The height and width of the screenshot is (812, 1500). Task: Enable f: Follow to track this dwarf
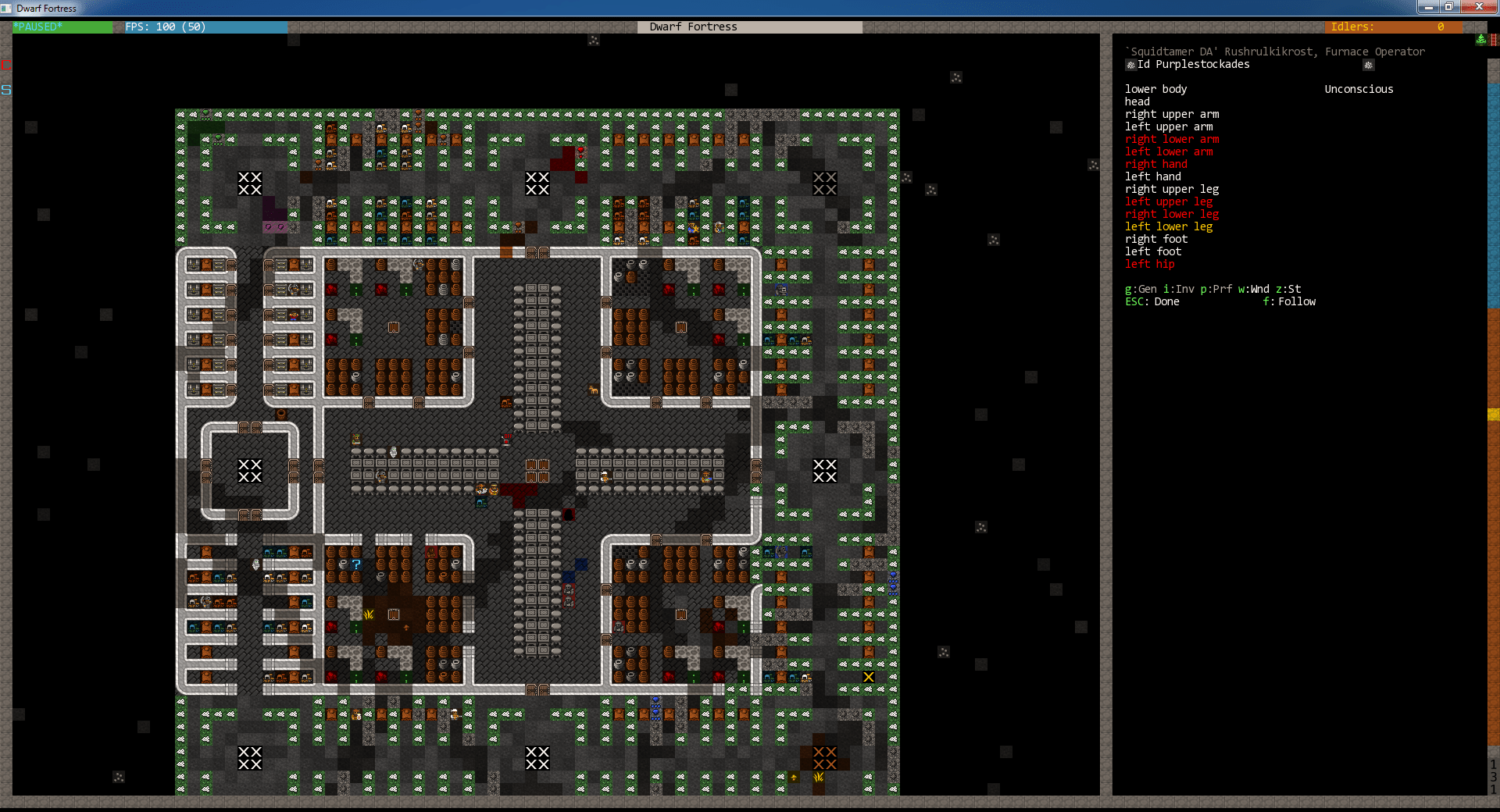(x=1289, y=301)
